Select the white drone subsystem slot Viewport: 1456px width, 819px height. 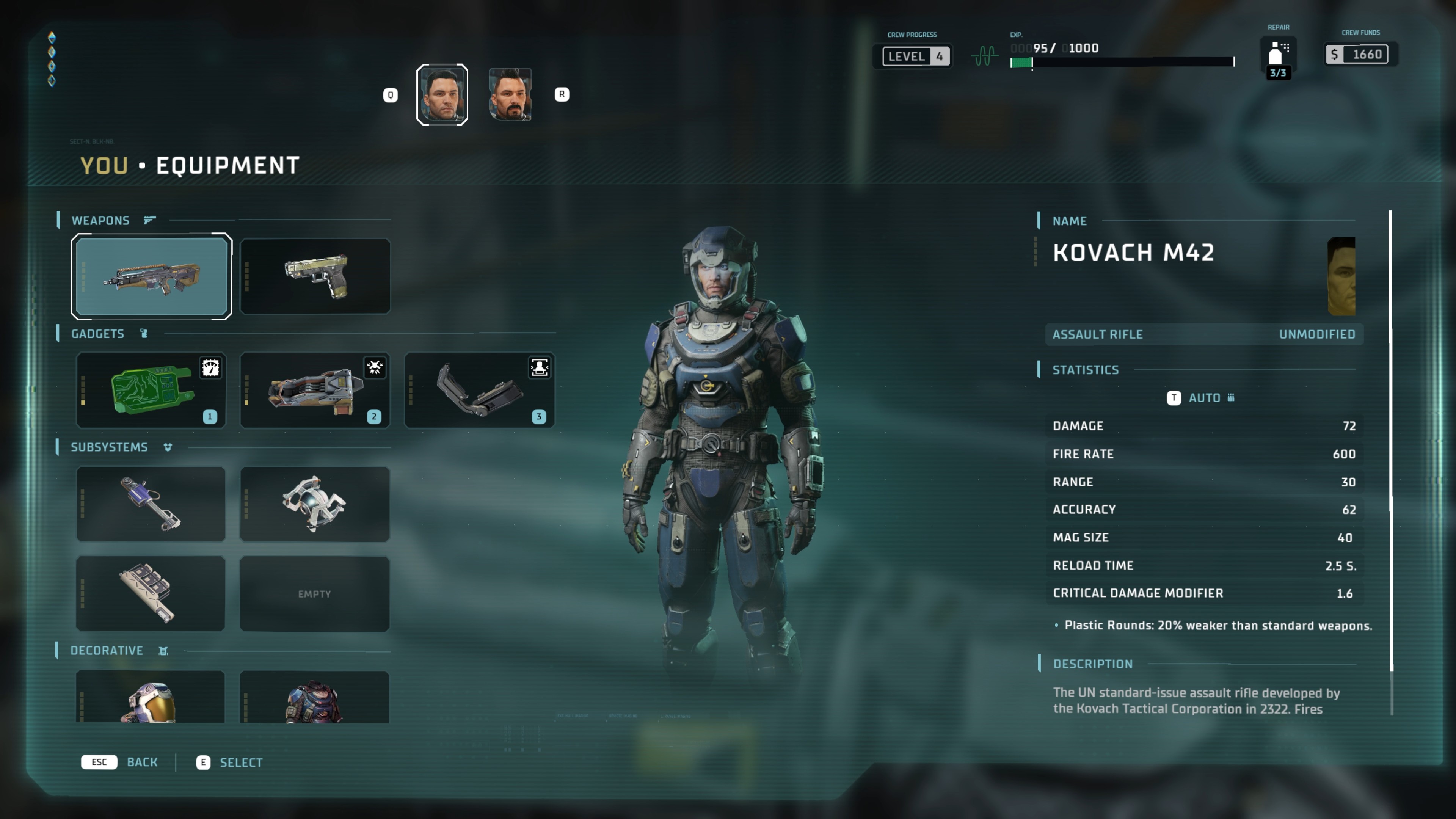pyautogui.click(x=315, y=504)
